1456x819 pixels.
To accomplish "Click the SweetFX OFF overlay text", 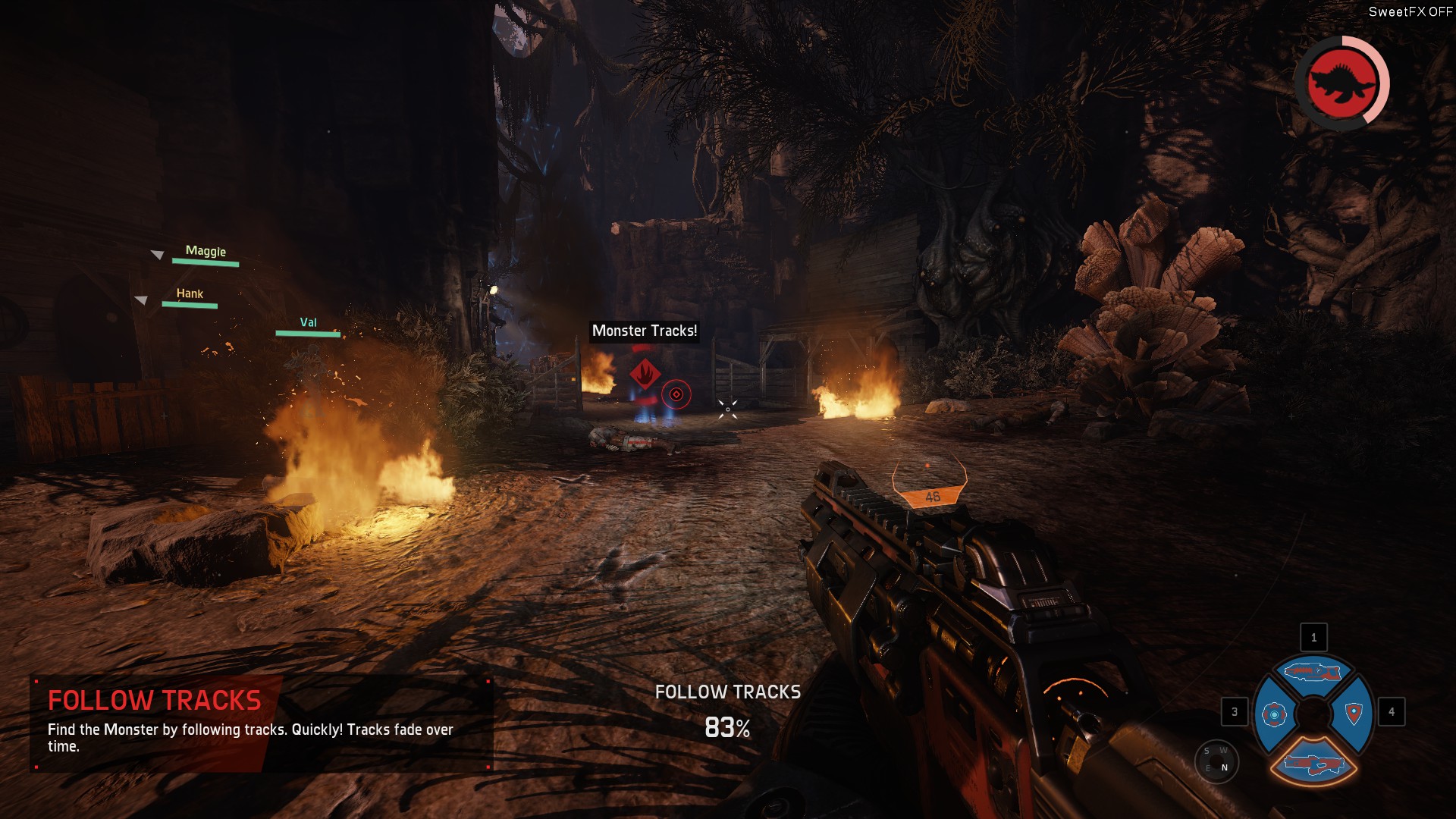I will click(x=1410, y=11).
